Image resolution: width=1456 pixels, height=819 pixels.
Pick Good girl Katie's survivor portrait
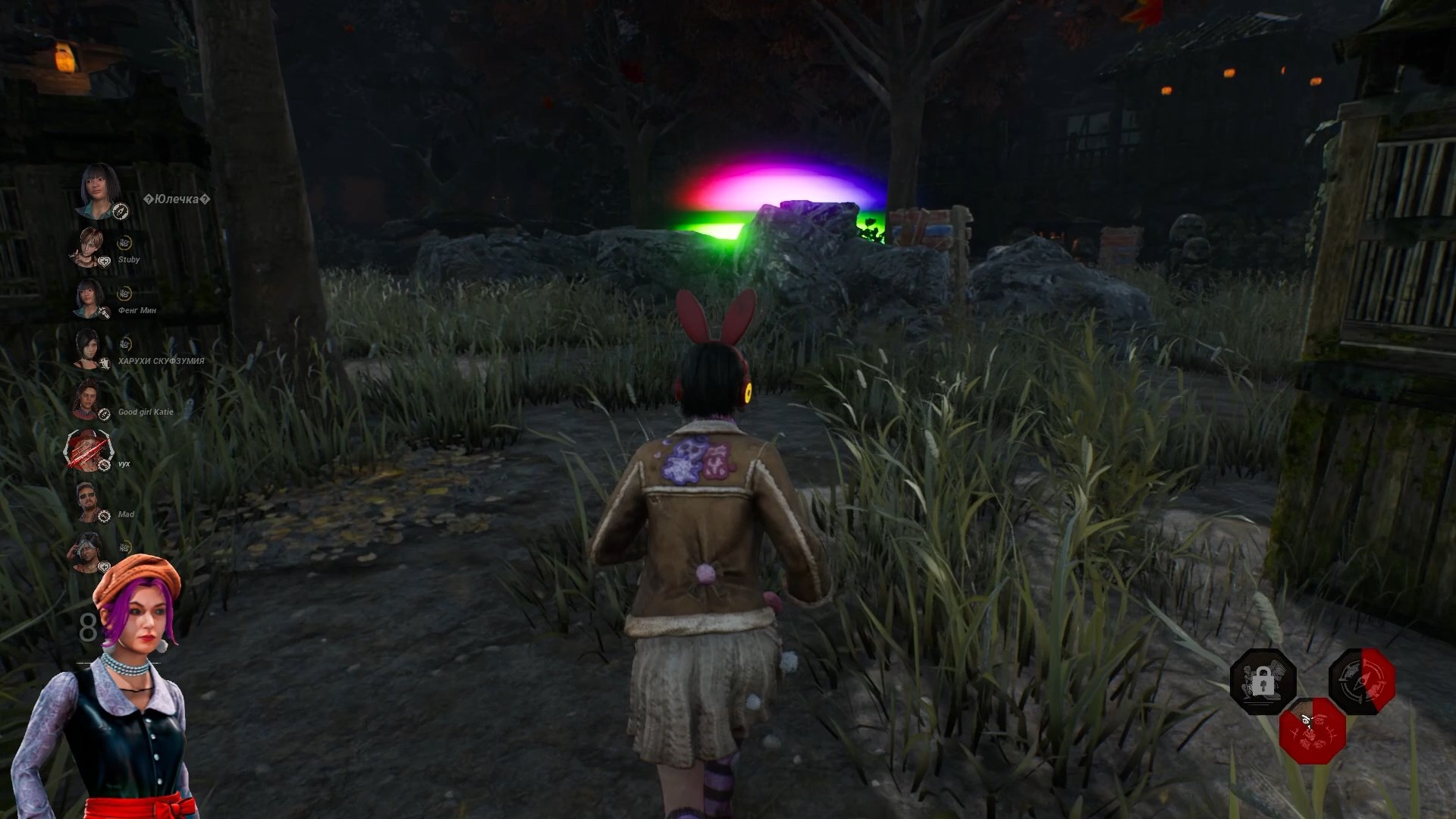pyautogui.click(x=88, y=400)
